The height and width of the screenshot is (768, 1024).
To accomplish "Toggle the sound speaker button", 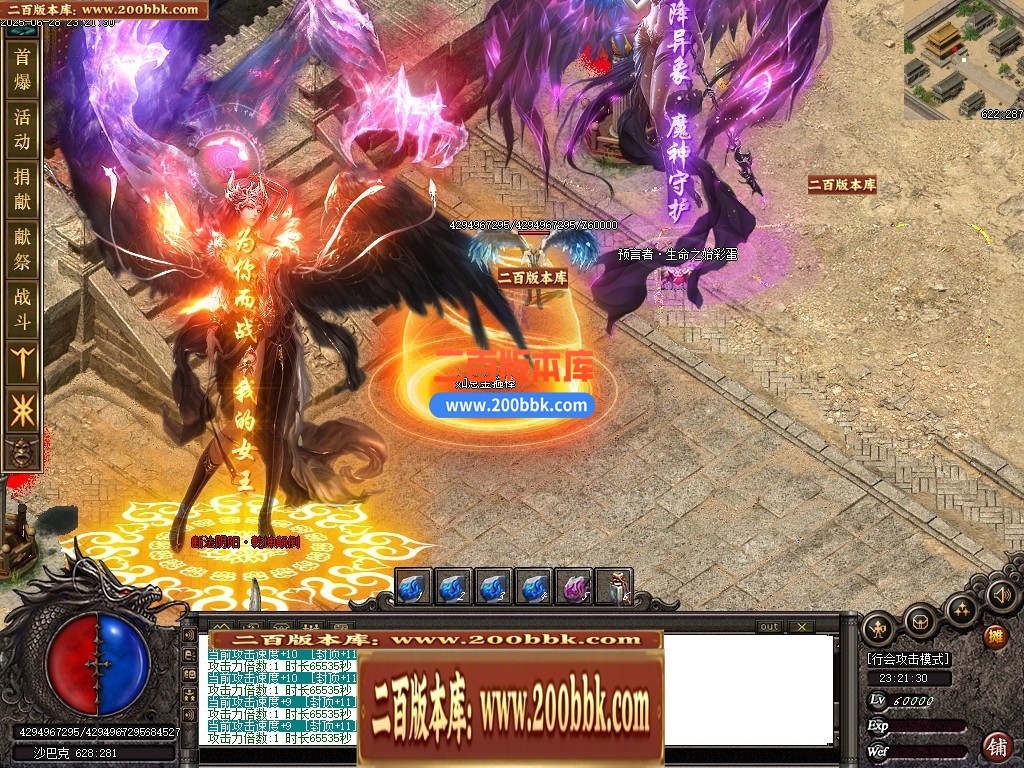I will coord(1000,596).
